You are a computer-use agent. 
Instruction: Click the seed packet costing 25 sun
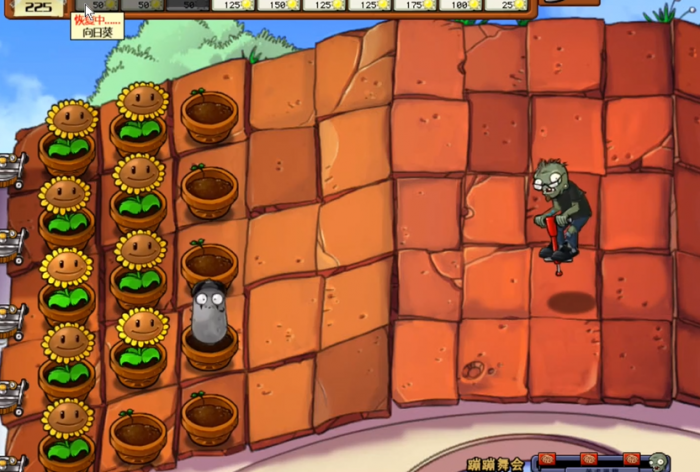[x=507, y=5]
